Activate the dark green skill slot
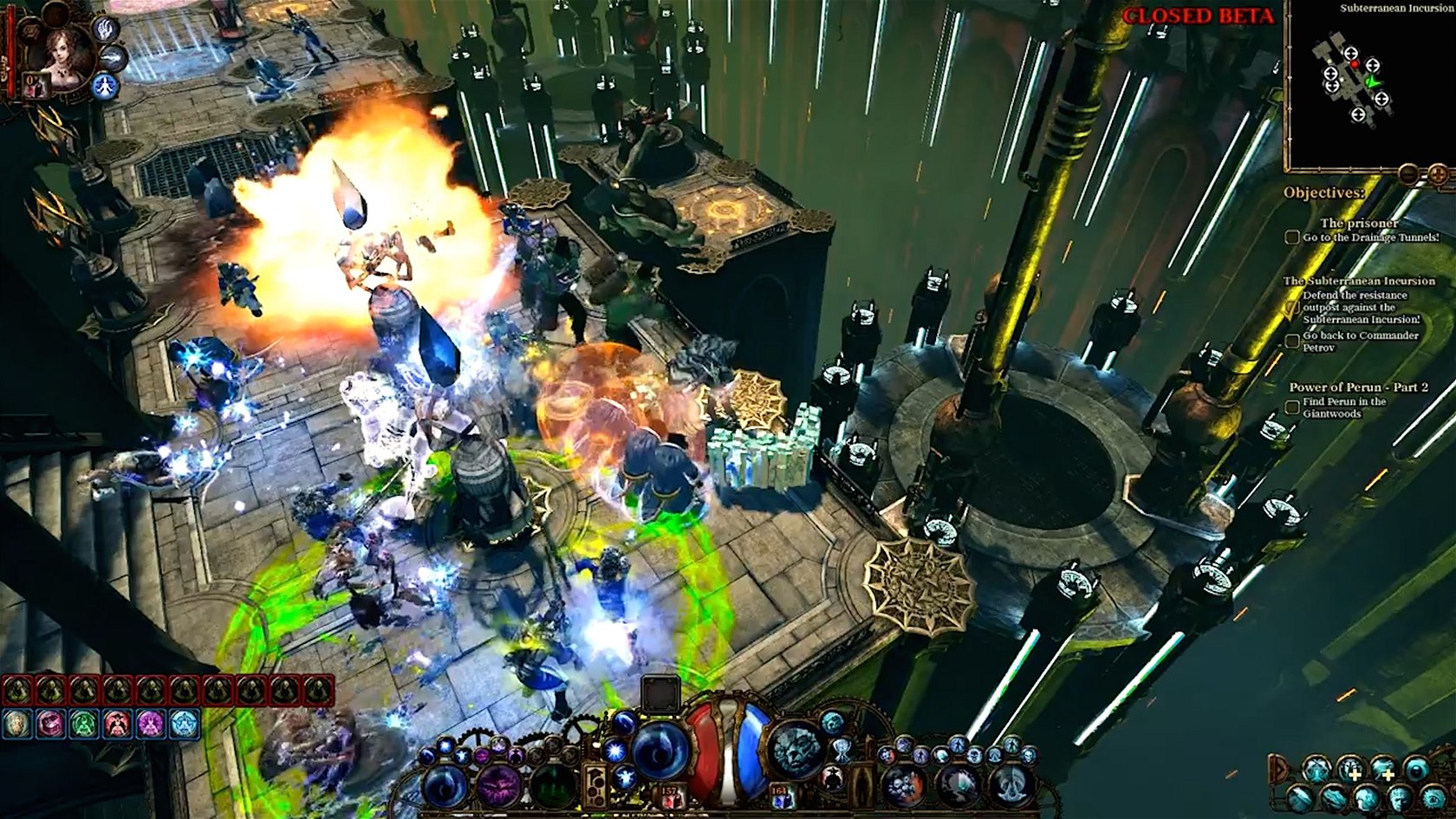This screenshot has width=1456, height=819. coord(551,786)
